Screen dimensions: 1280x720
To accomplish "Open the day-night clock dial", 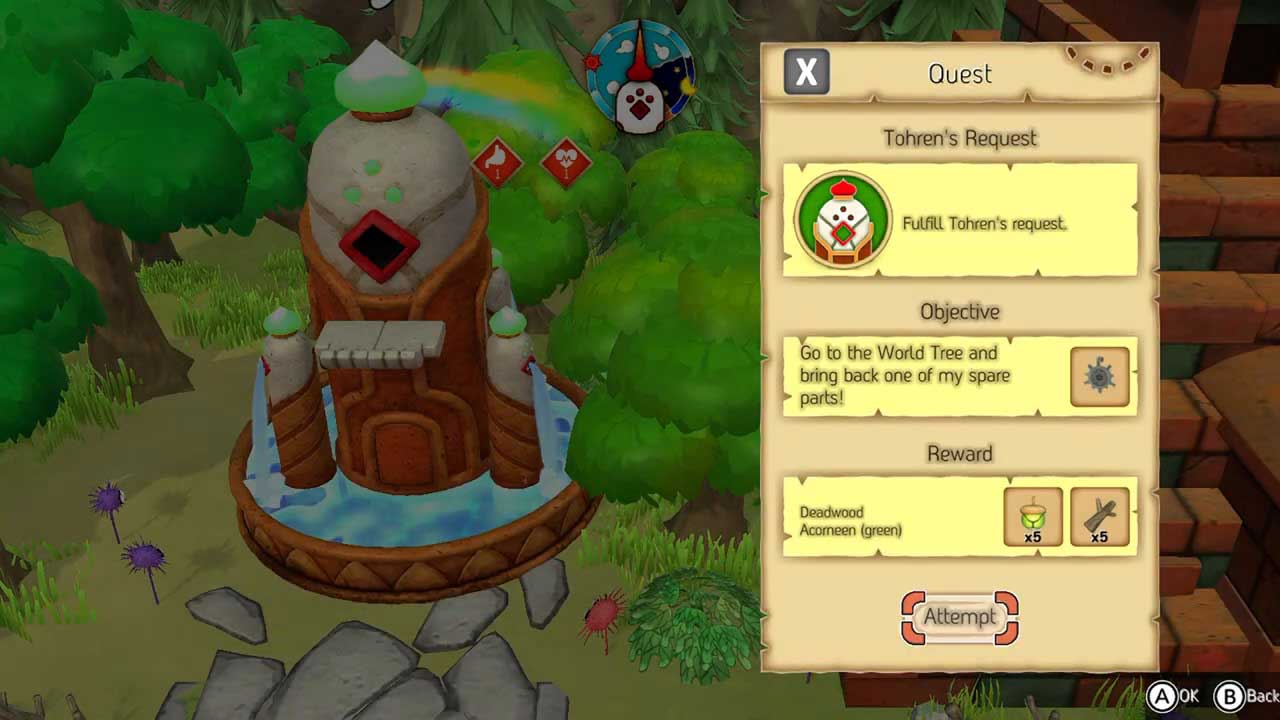I will click(x=640, y=77).
